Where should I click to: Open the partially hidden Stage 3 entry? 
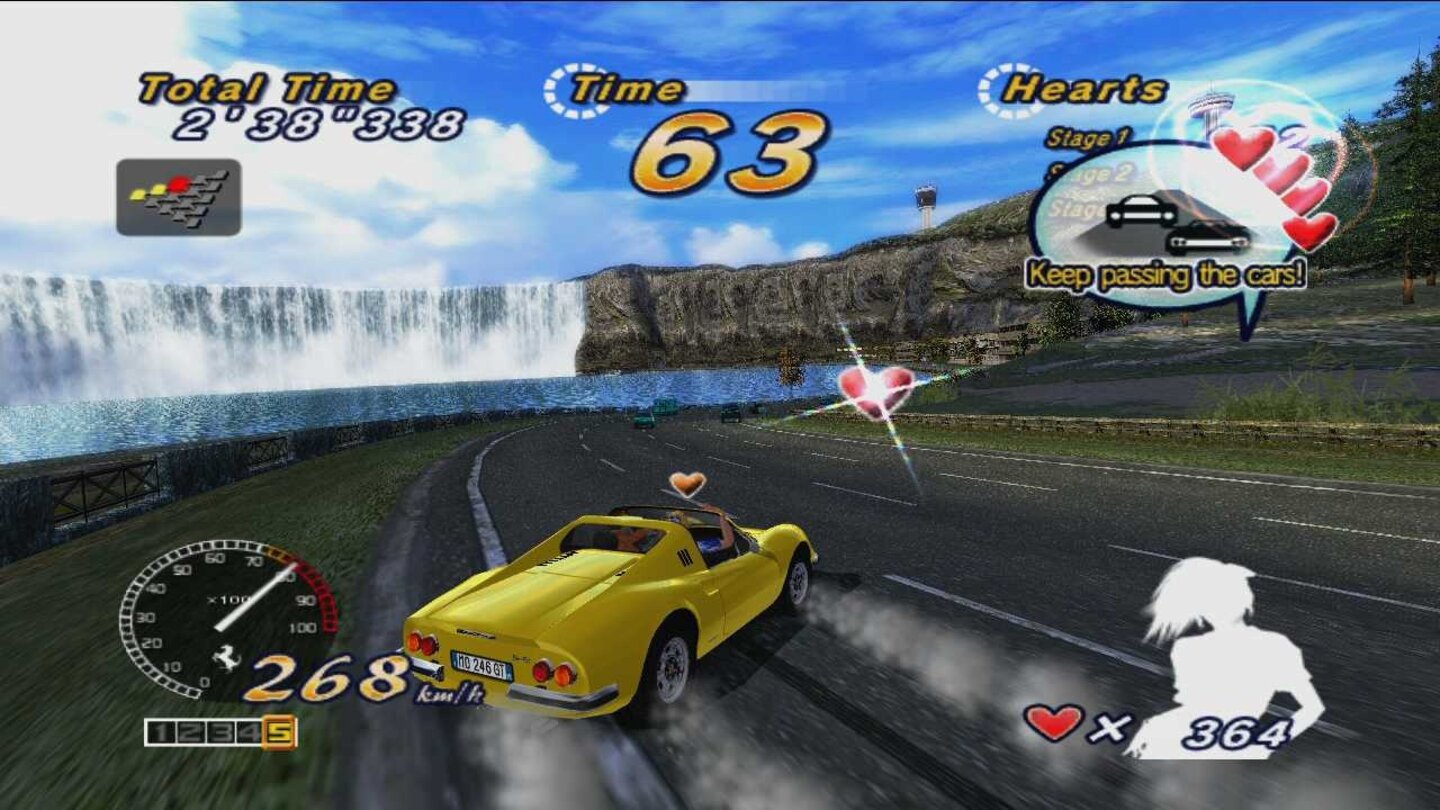(x=1080, y=206)
